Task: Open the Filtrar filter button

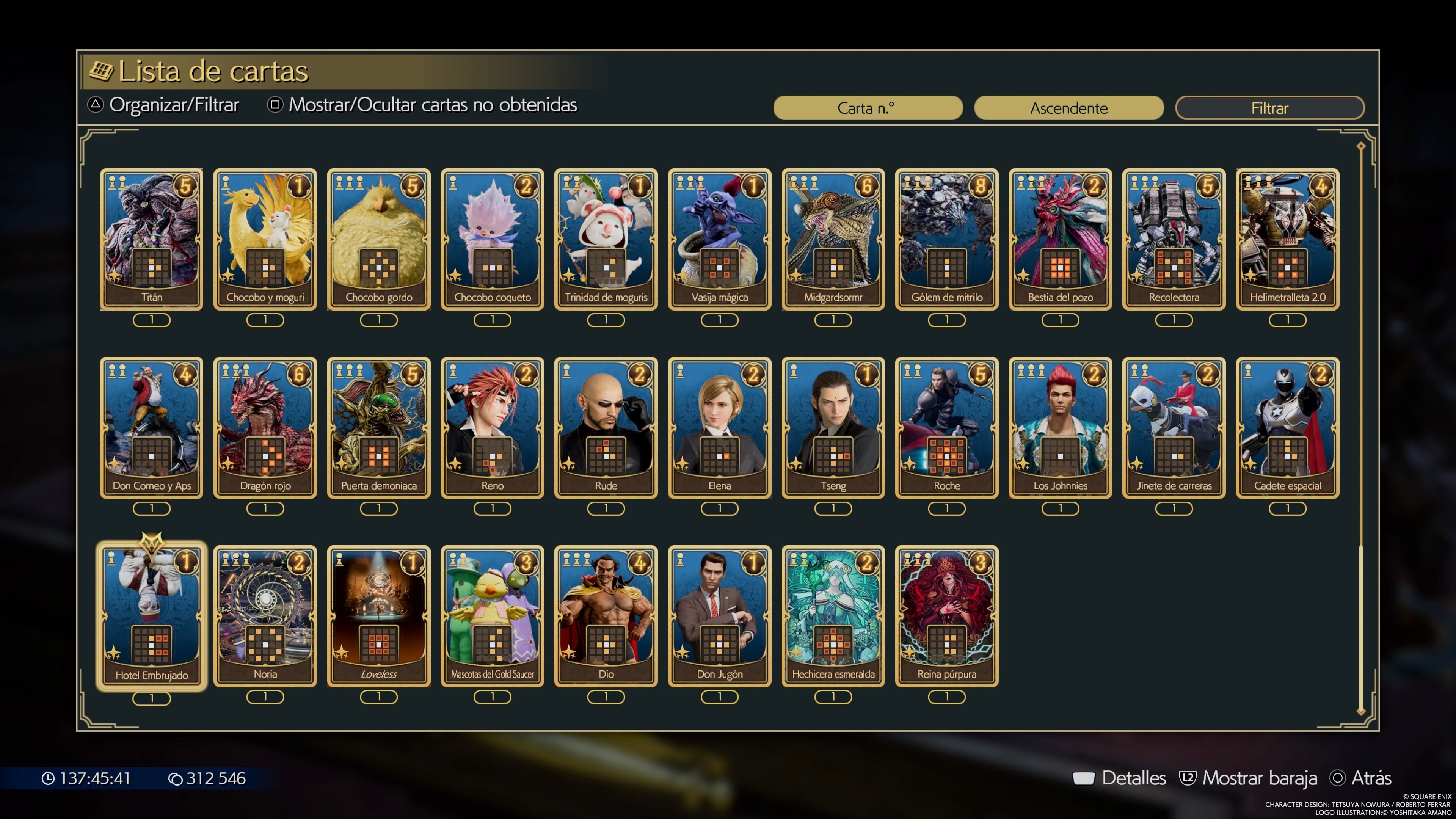Action: click(1269, 108)
